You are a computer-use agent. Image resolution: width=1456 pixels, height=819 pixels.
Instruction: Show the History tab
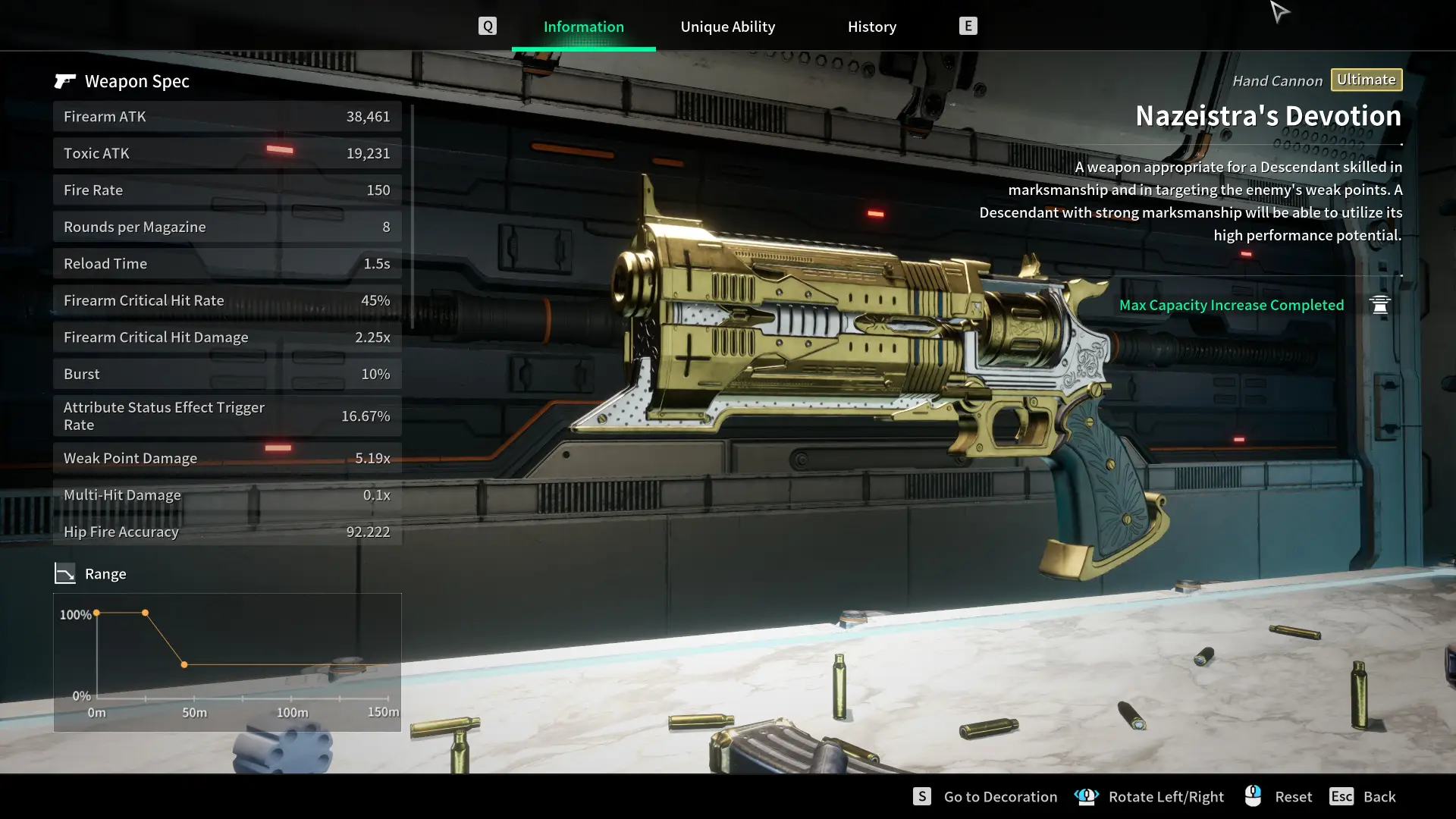871,27
